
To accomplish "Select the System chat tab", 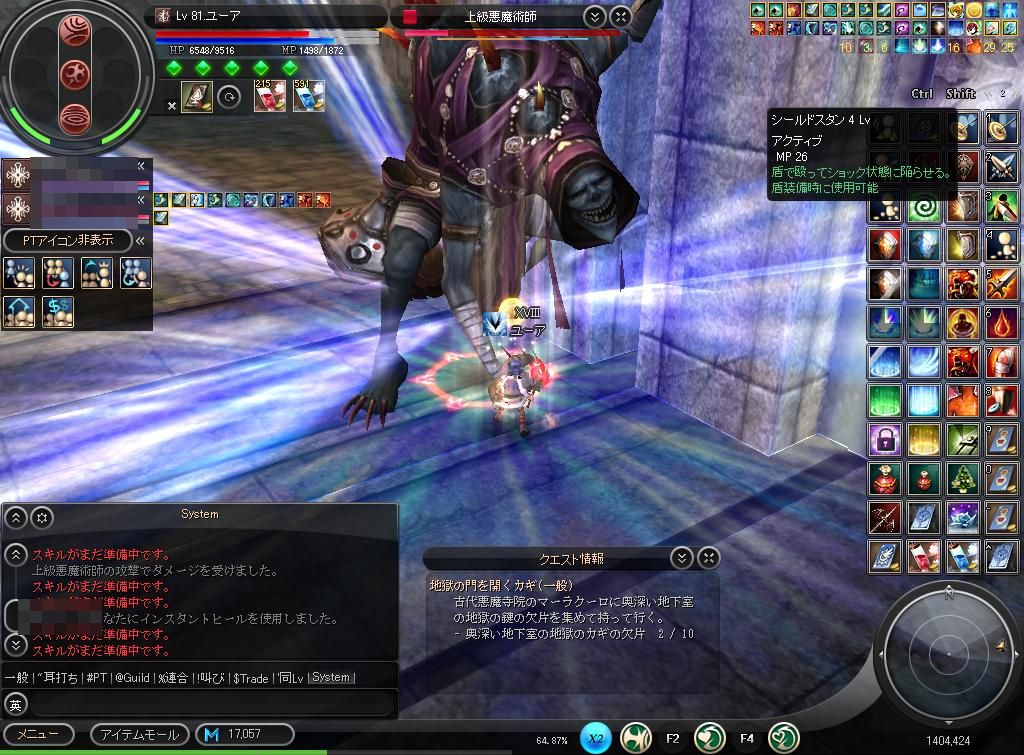I will click(x=331, y=677).
